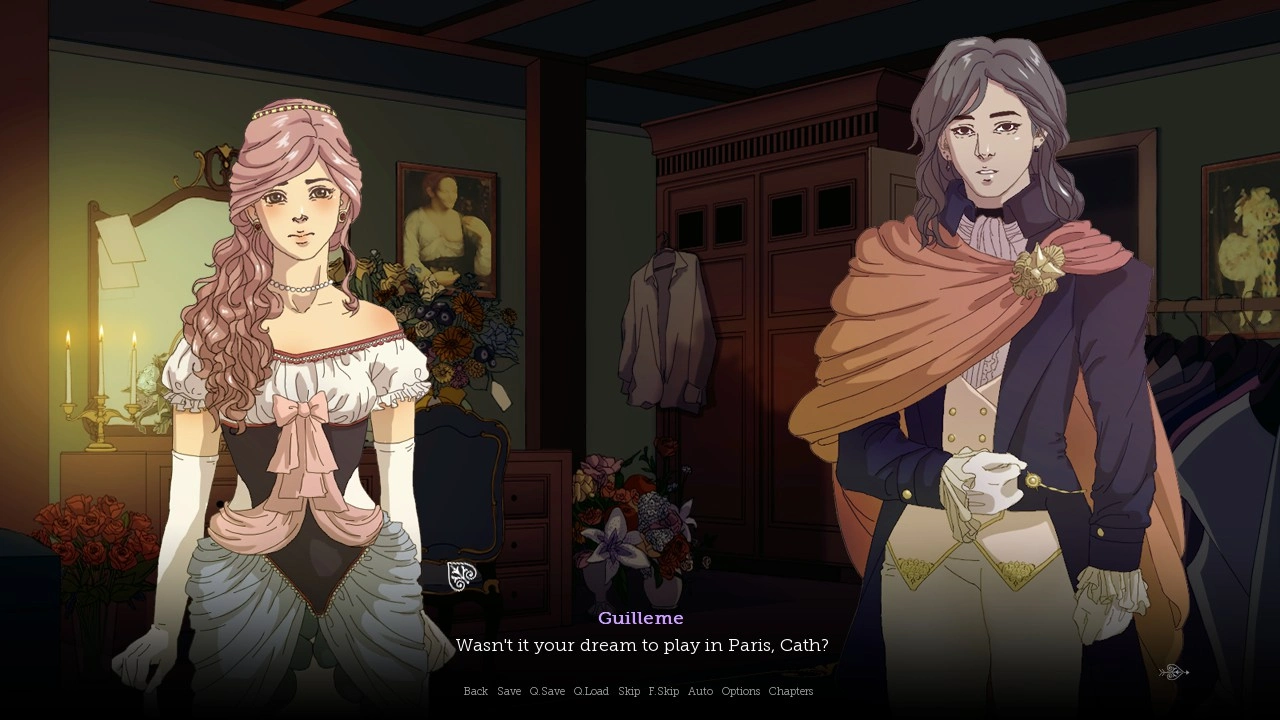1280x720 pixels.
Task: Toggle Auto dialogue advance
Action: click(700, 691)
